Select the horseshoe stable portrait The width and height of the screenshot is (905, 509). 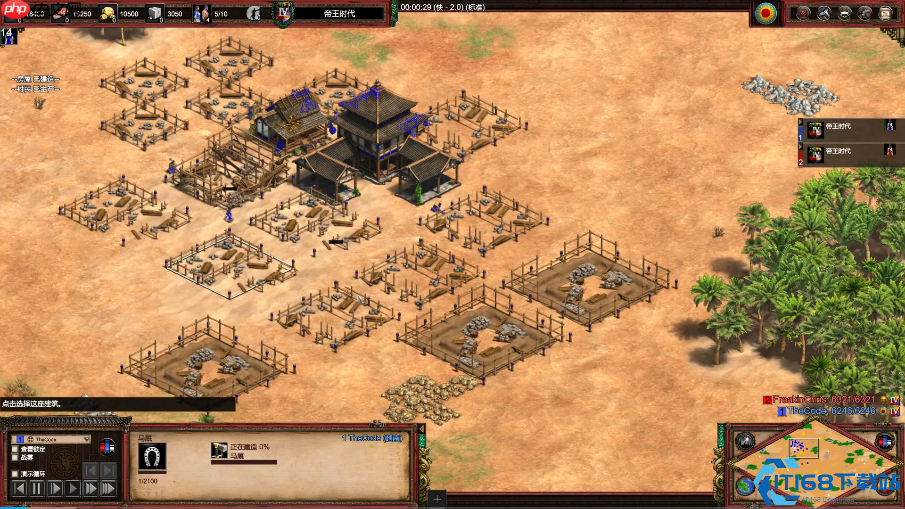[x=151, y=457]
